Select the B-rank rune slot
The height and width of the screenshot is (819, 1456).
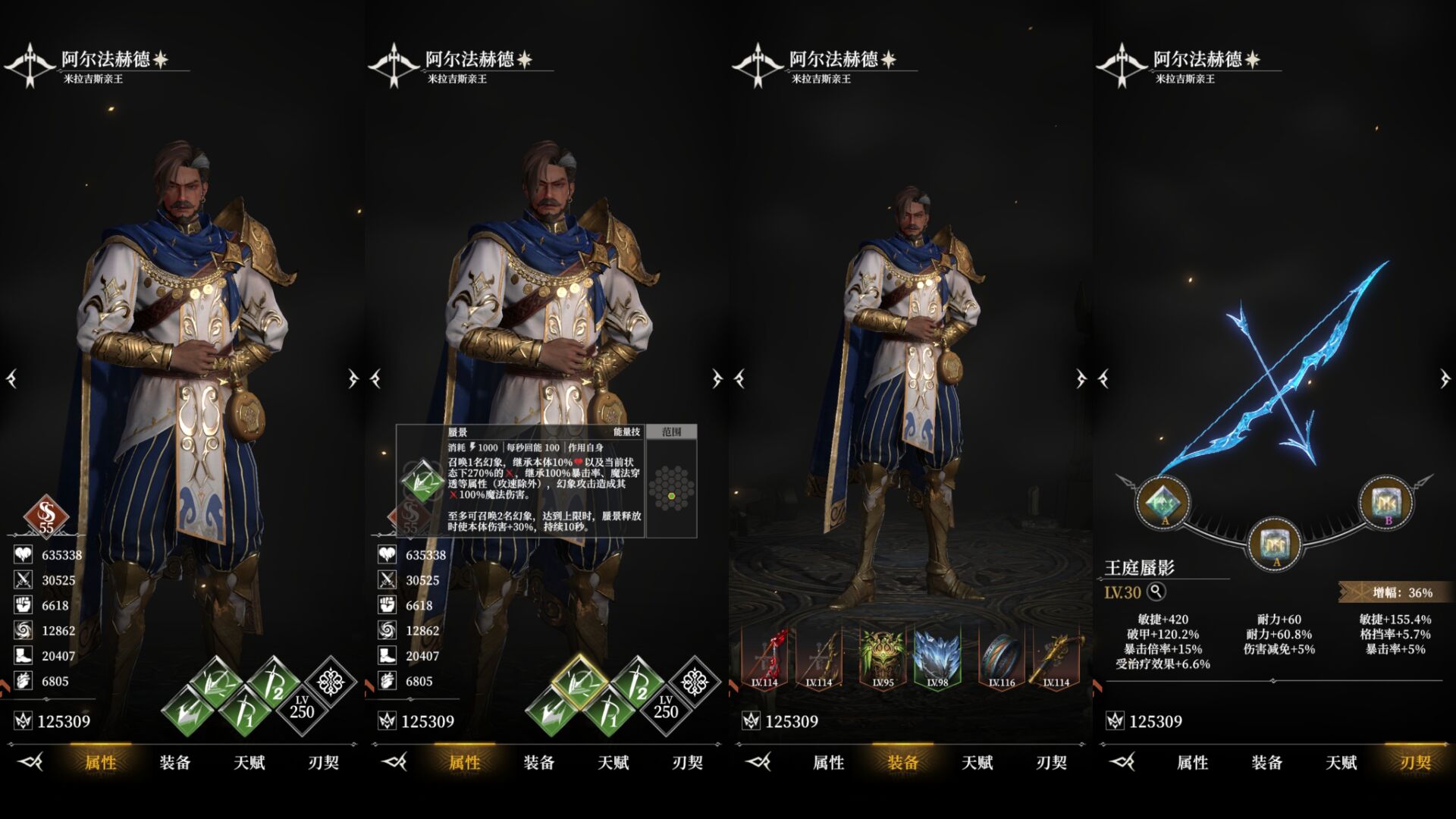pos(1385,501)
